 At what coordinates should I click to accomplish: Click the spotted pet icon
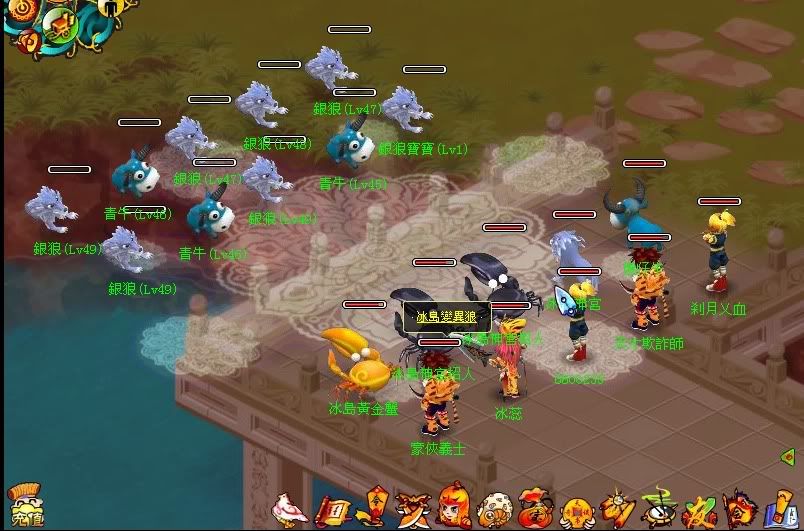(494, 510)
